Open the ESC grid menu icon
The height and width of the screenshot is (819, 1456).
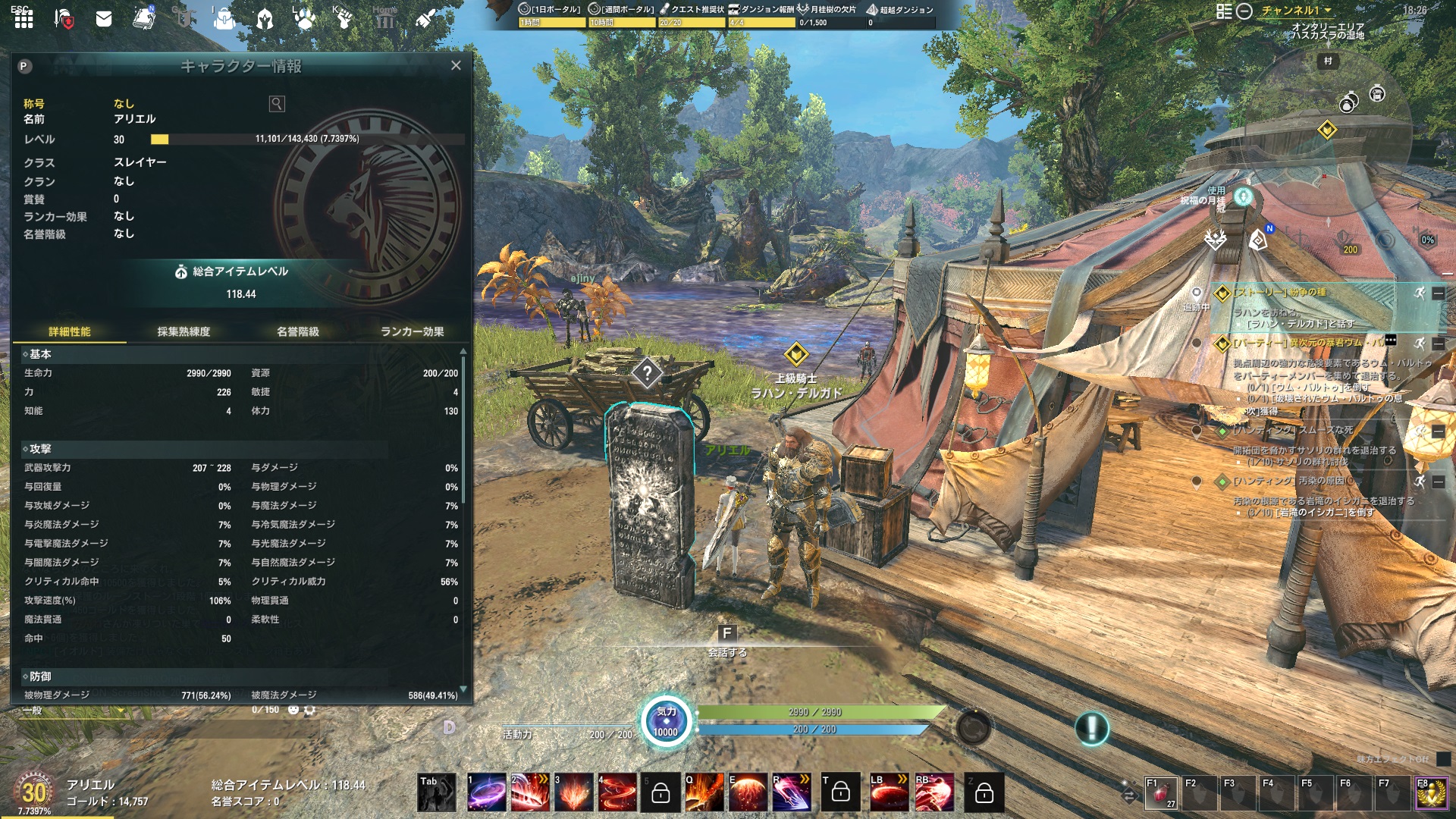coord(22,20)
